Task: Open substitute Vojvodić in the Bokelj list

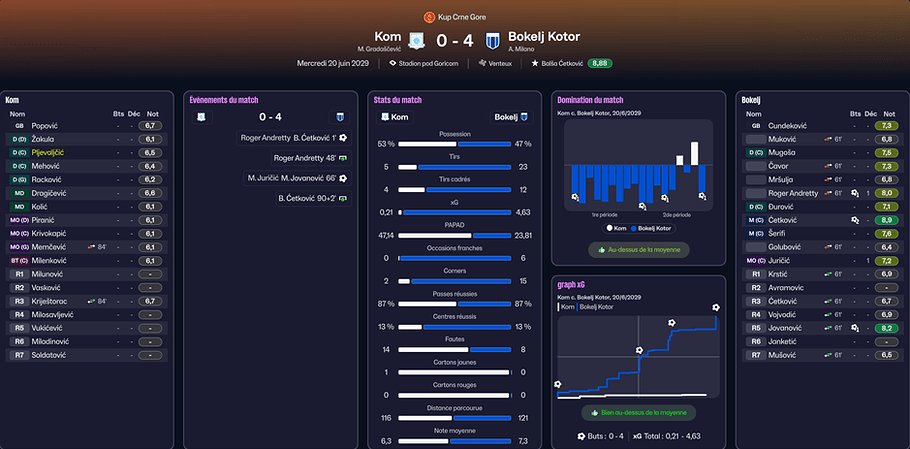Action: click(x=785, y=314)
